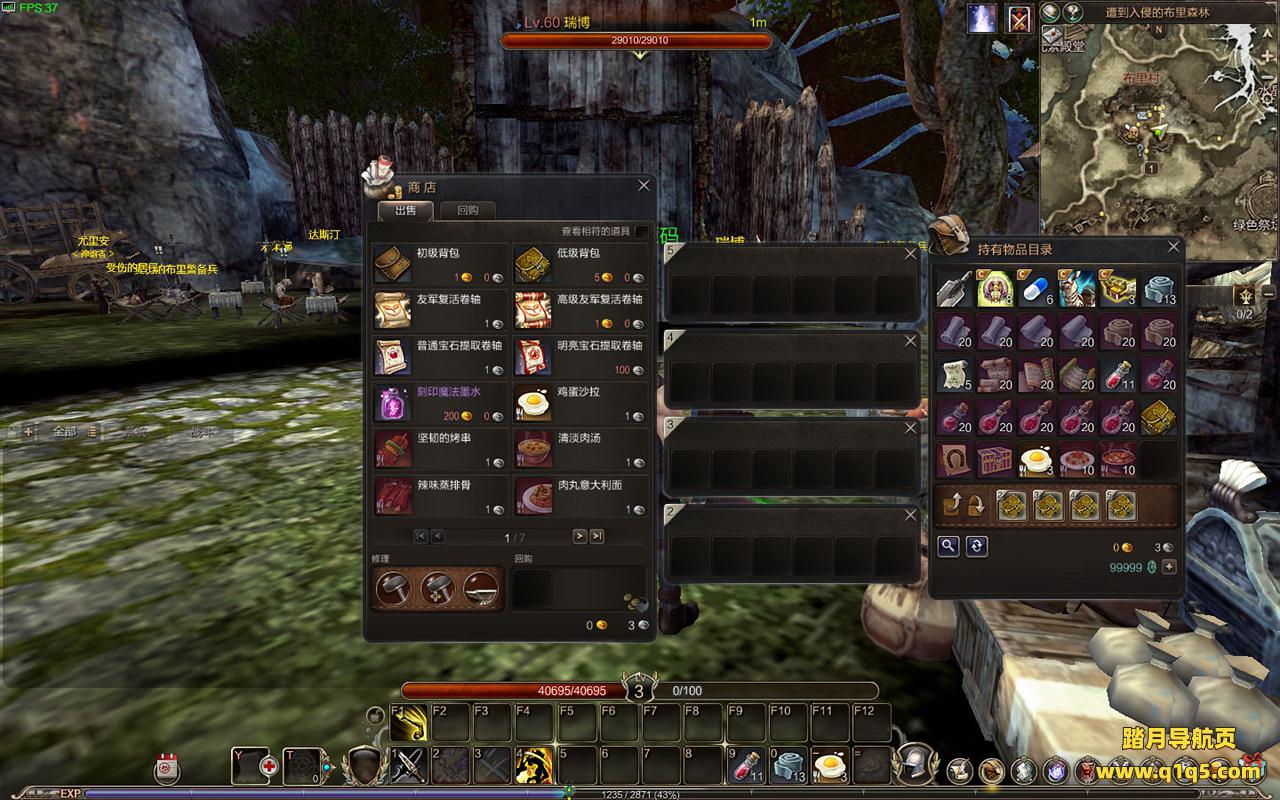The image size is (1280, 800).
Task: Click the inventory sort refresh button
Action: coord(977,545)
